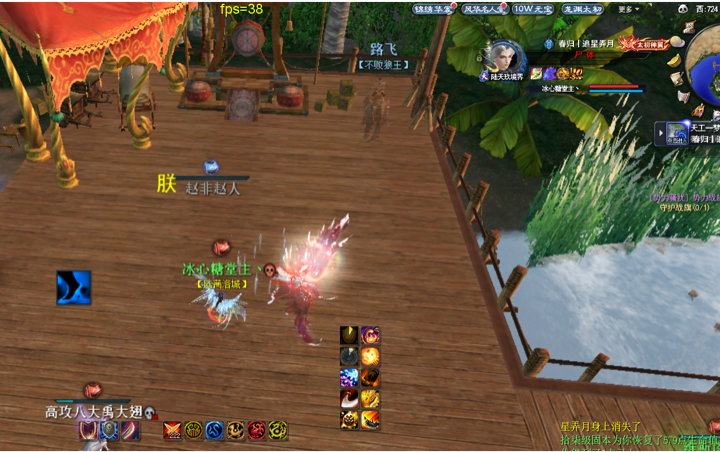Select the purple vortex skill icon
The image size is (720, 452).
pos(370,335)
